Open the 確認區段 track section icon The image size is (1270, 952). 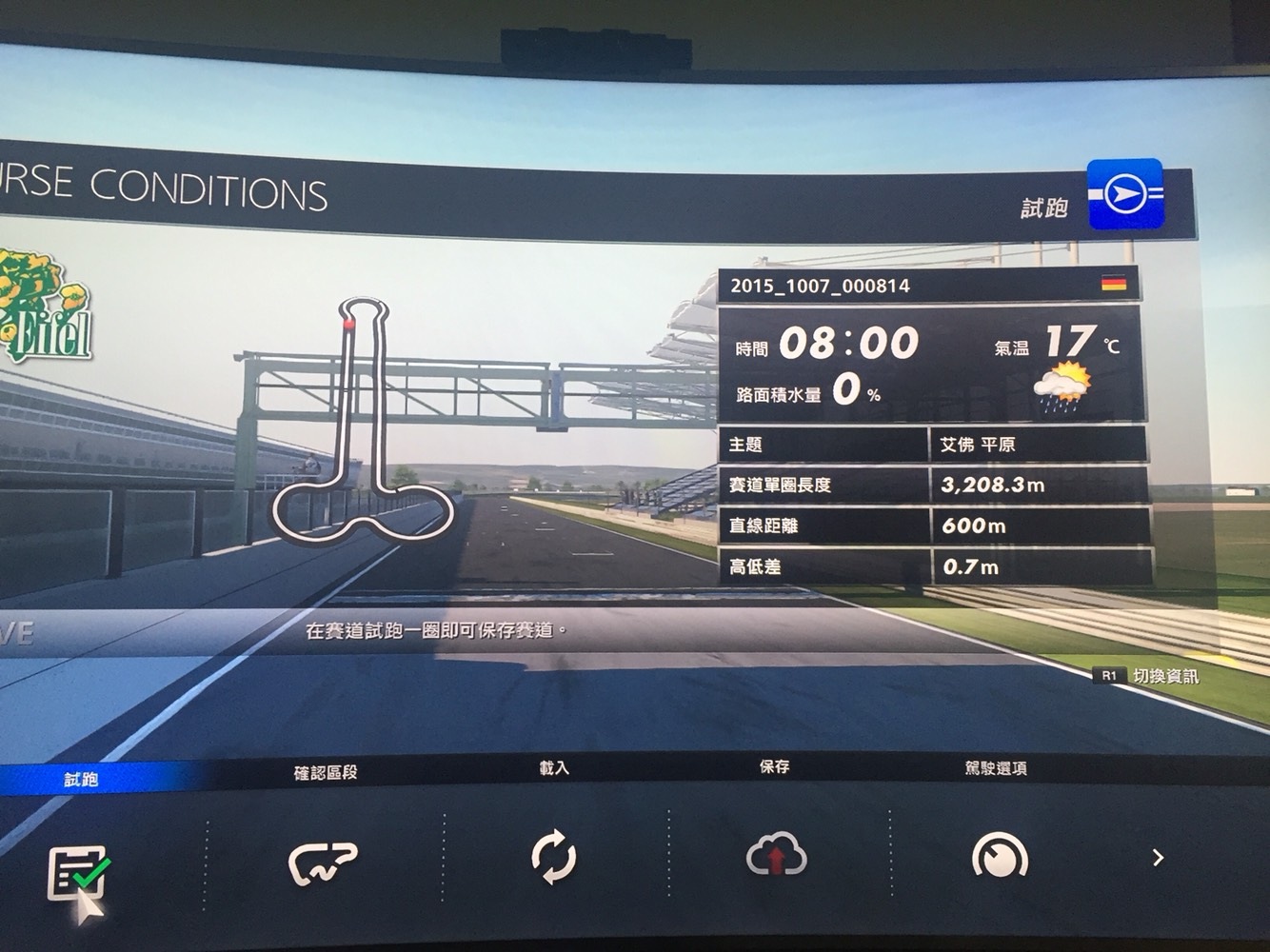323,862
